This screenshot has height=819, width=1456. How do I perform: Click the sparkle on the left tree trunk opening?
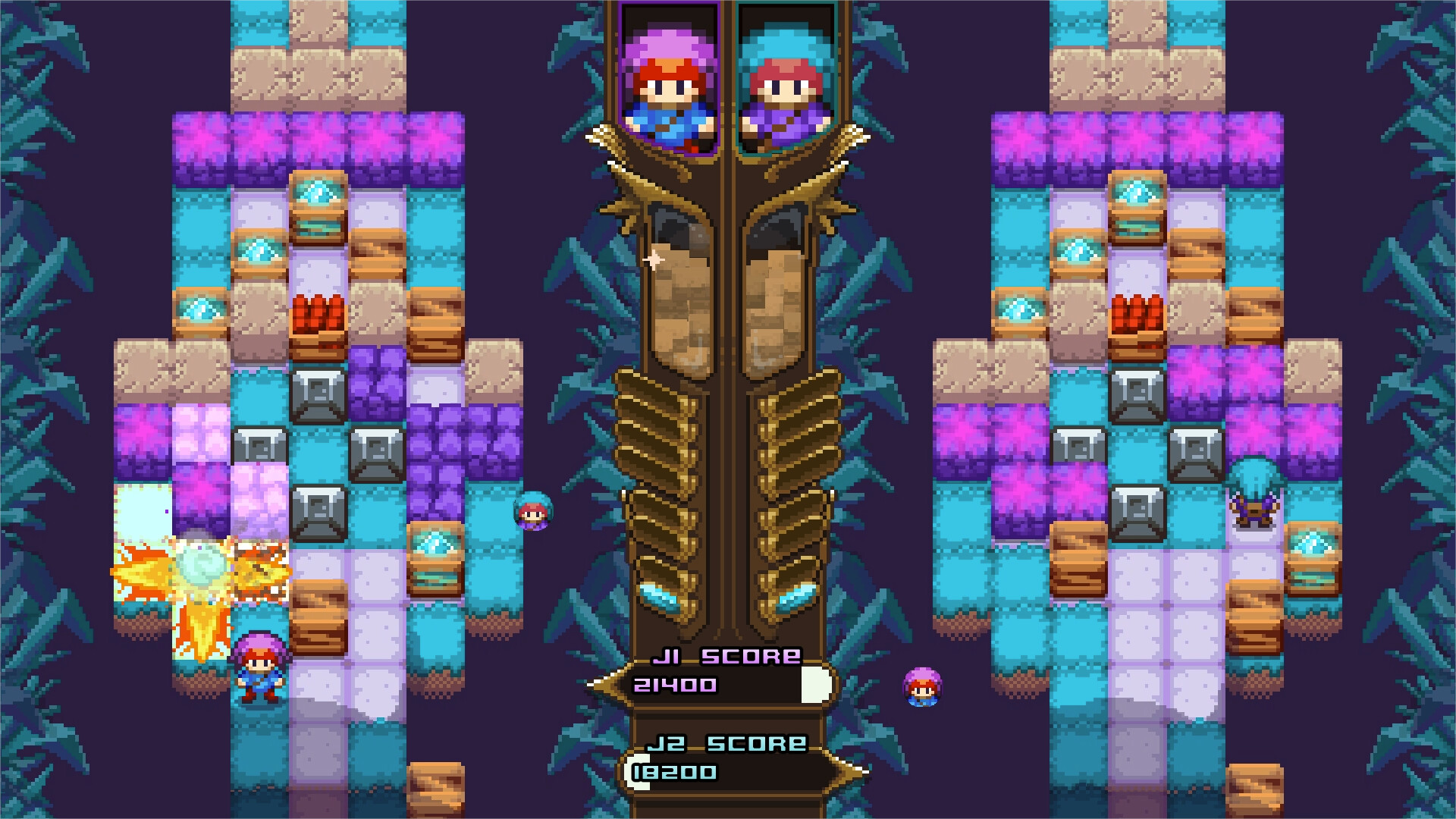(x=654, y=260)
